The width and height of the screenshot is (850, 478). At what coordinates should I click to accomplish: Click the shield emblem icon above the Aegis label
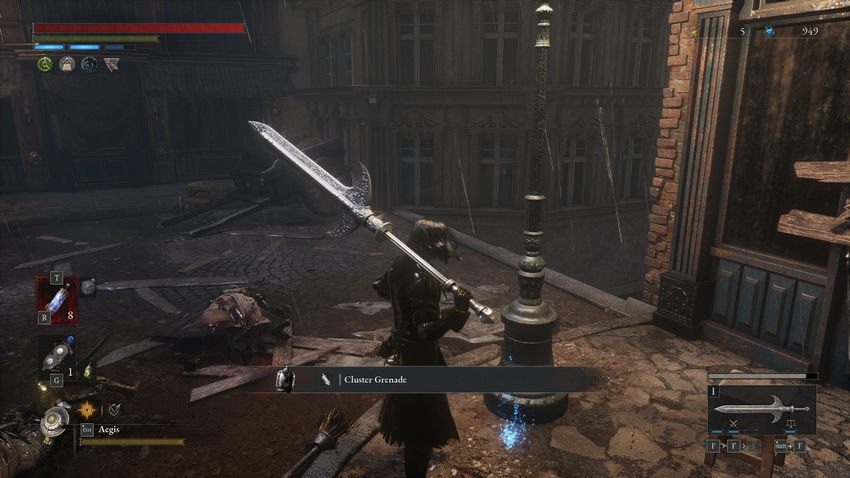pyautogui.click(x=114, y=409)
